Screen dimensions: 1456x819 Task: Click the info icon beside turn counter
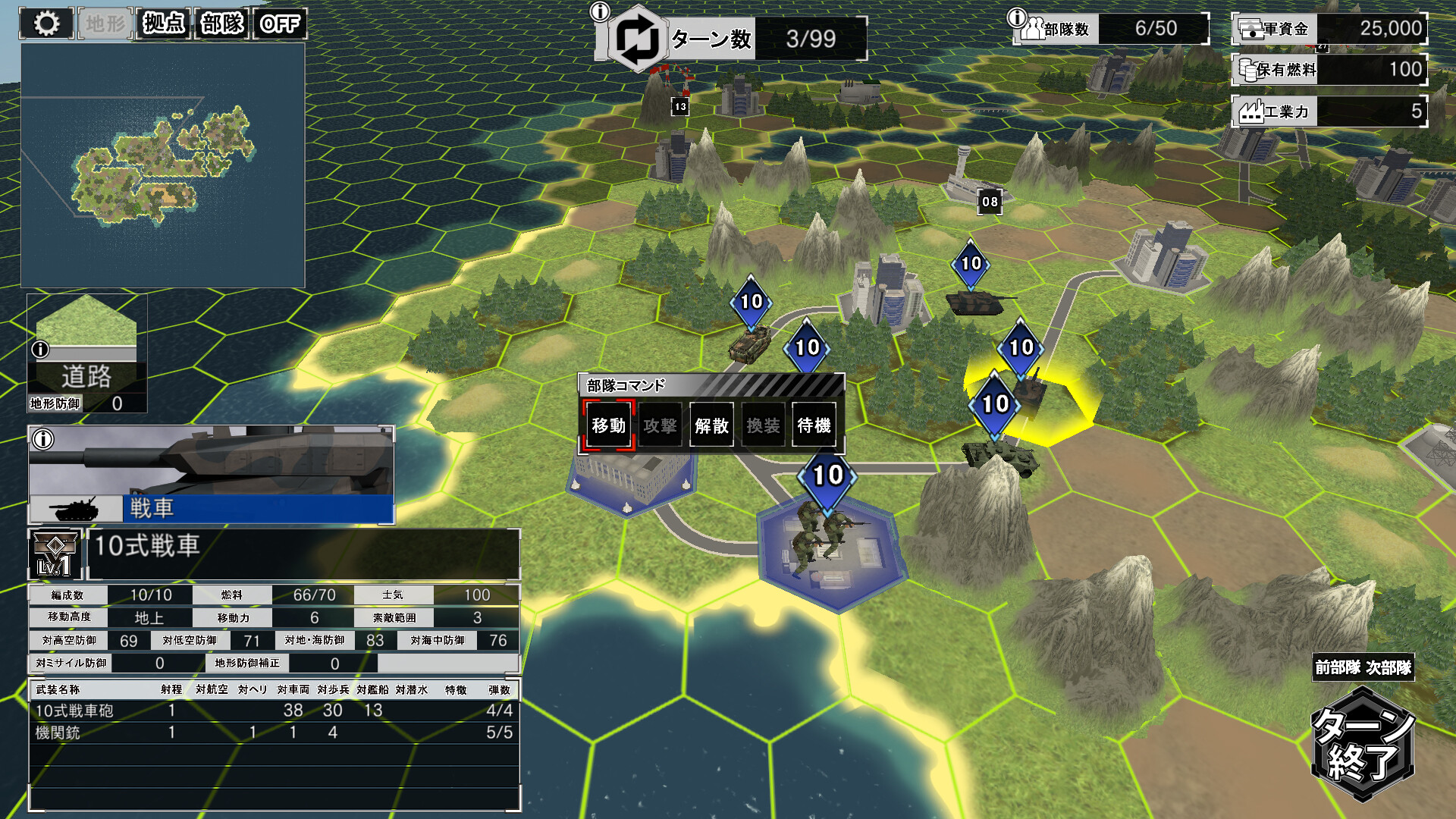600,11
